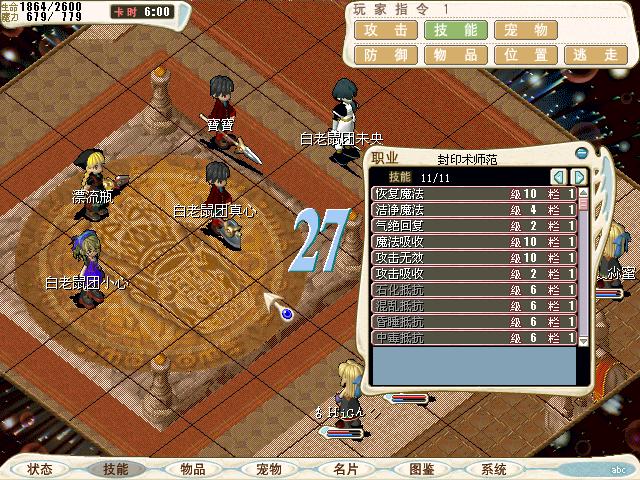Image resolution: width=640 pixels, height=480 pixels.
Task: Select the 位置 (Position) command
Action: 524,56
